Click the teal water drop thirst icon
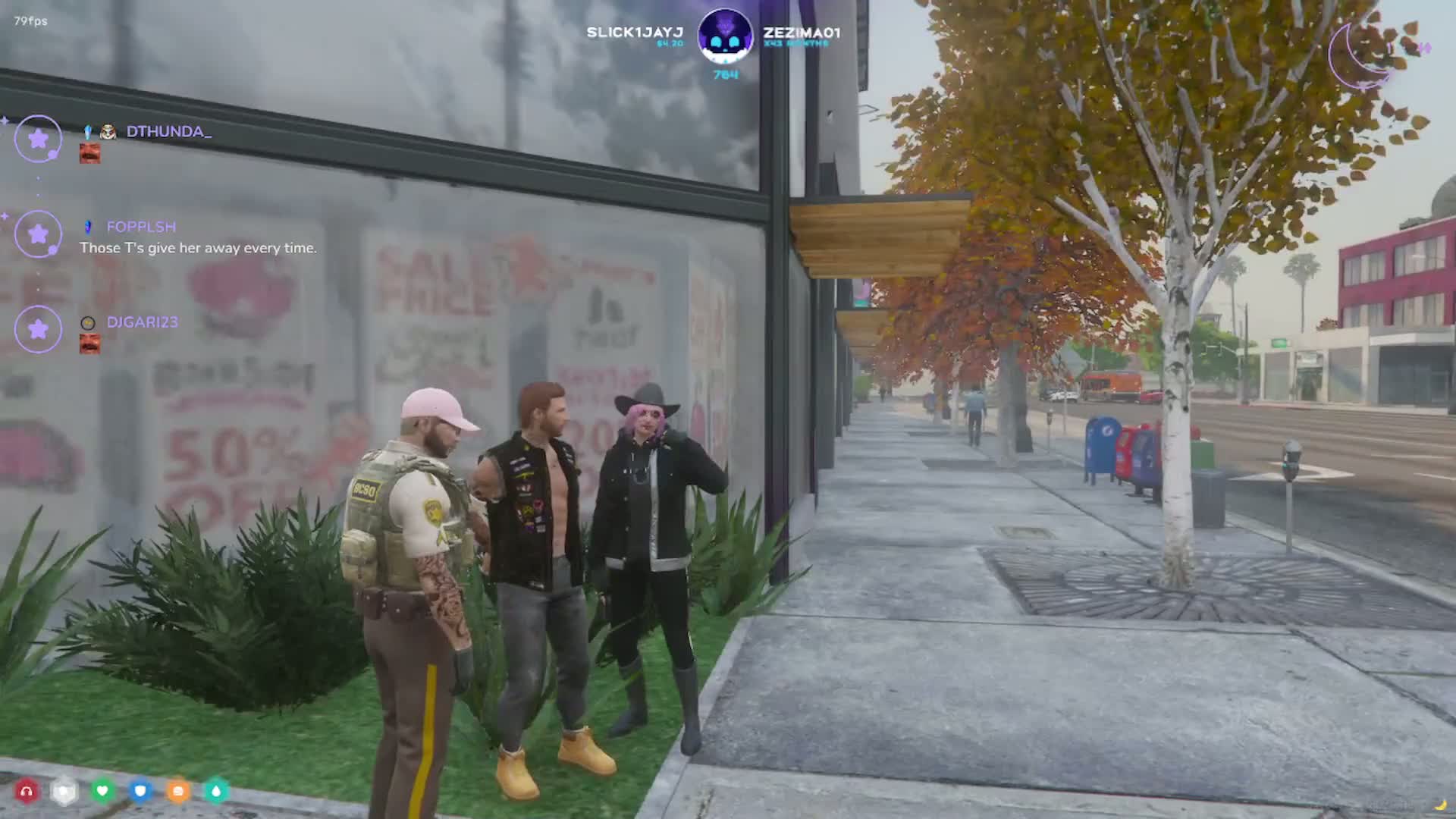 pyautogui.click(x=216, y=792)
